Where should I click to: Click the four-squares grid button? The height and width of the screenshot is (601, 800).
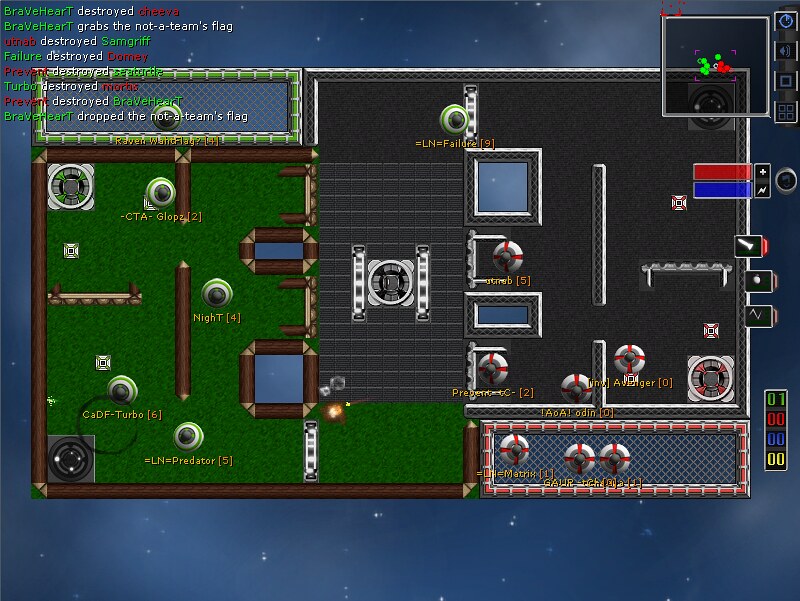(785, 111)
